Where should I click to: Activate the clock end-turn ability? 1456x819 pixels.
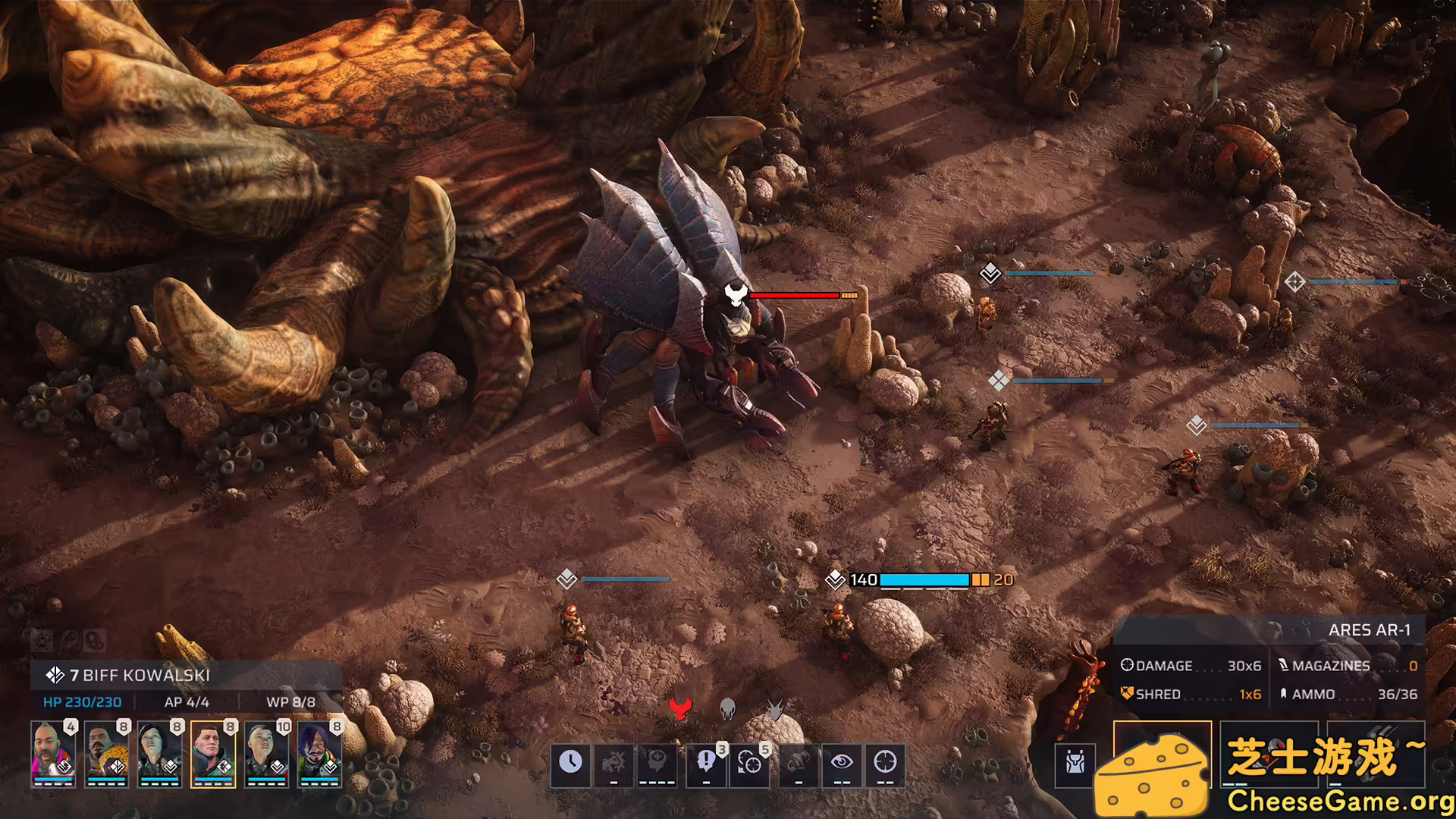tap(570, 762)
